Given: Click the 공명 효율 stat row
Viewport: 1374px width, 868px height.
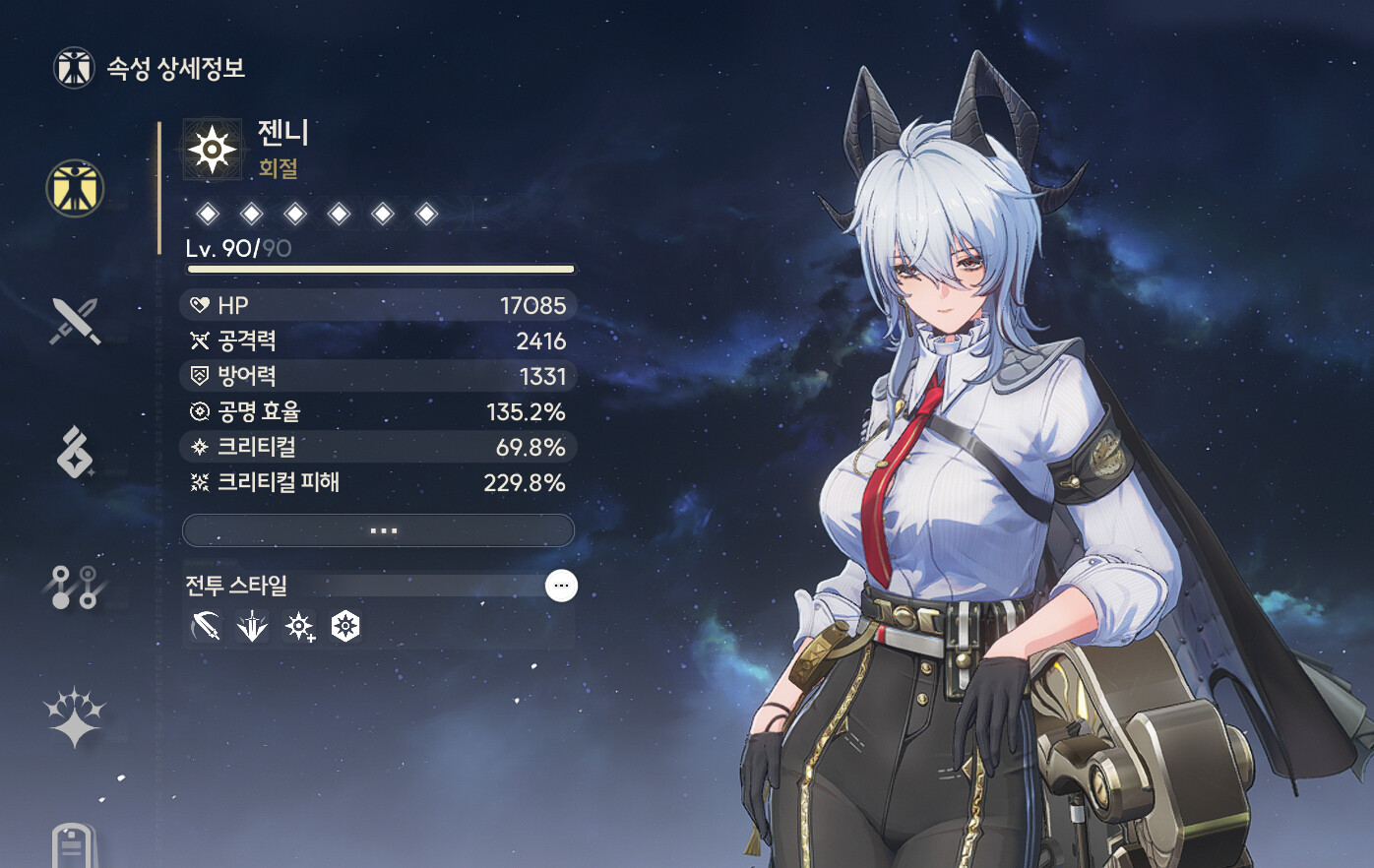Looking at the screenshot, I should [379, 411].
